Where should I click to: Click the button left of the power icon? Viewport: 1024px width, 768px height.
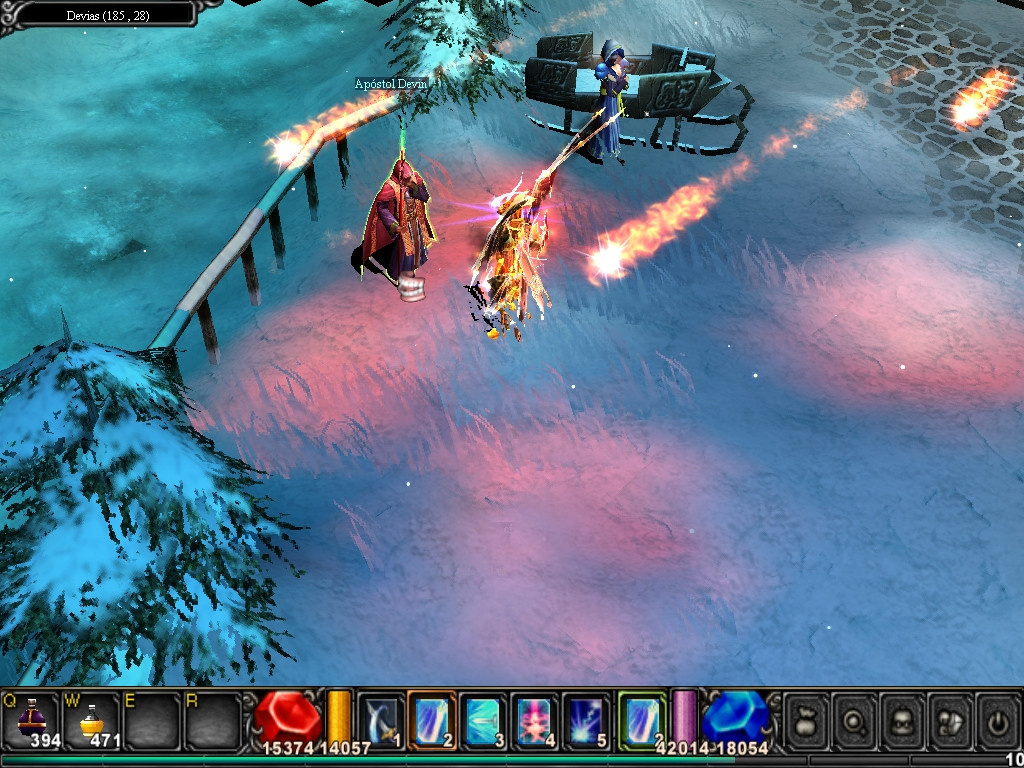click(x=950, y=720)
